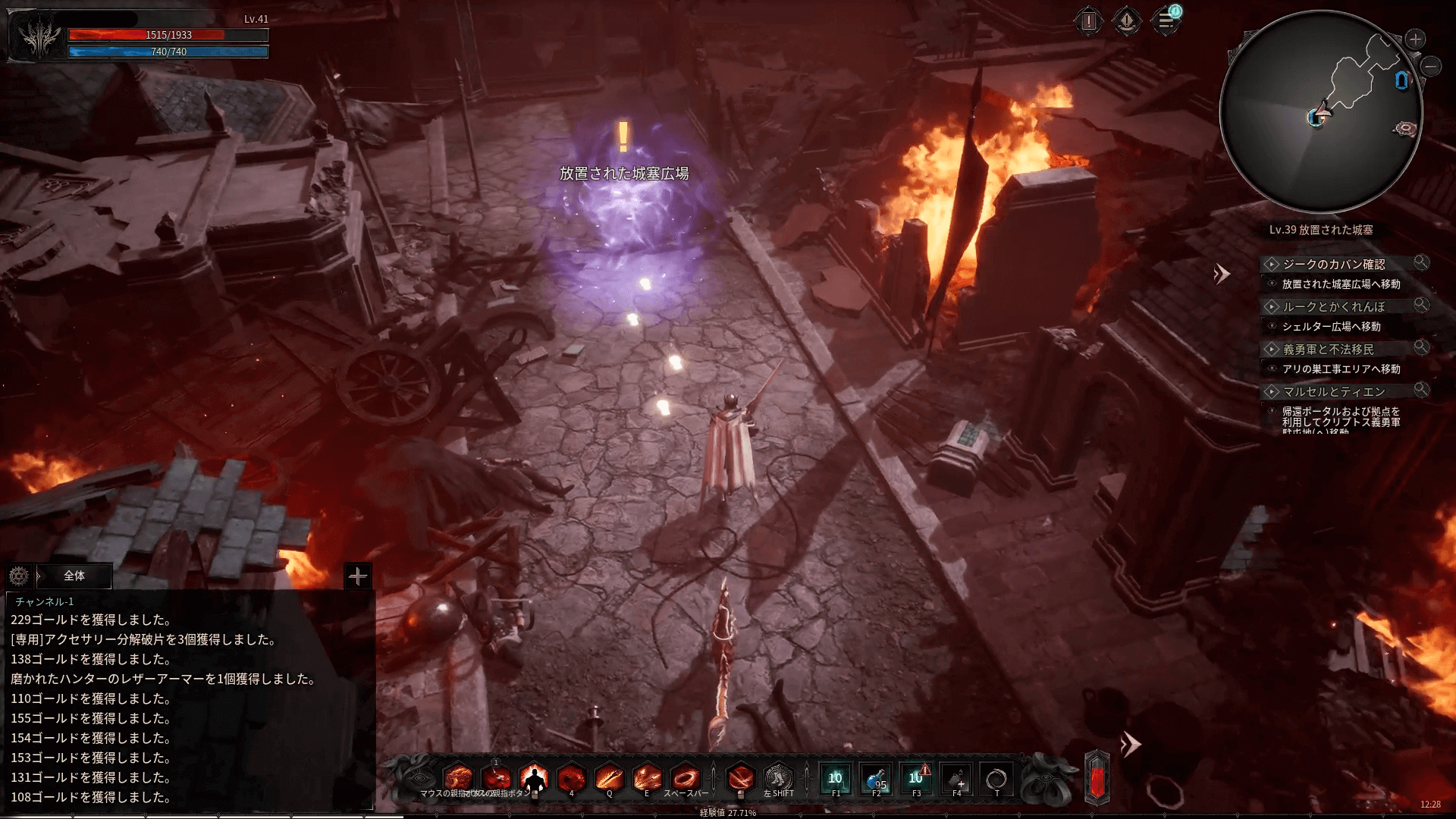Click the exclamation book icon
The image size is (1456, 819).
click(x=1089, y=21)
